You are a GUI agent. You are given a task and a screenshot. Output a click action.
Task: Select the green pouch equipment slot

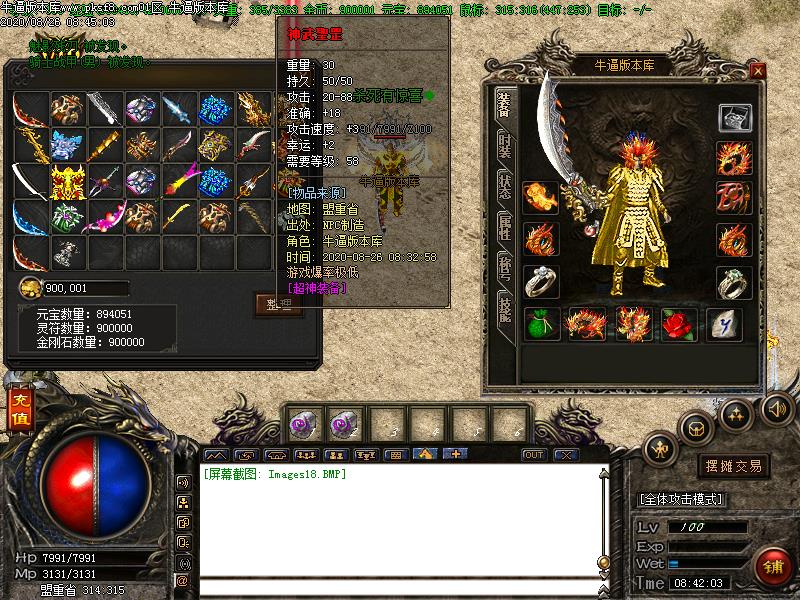(542, 324)
